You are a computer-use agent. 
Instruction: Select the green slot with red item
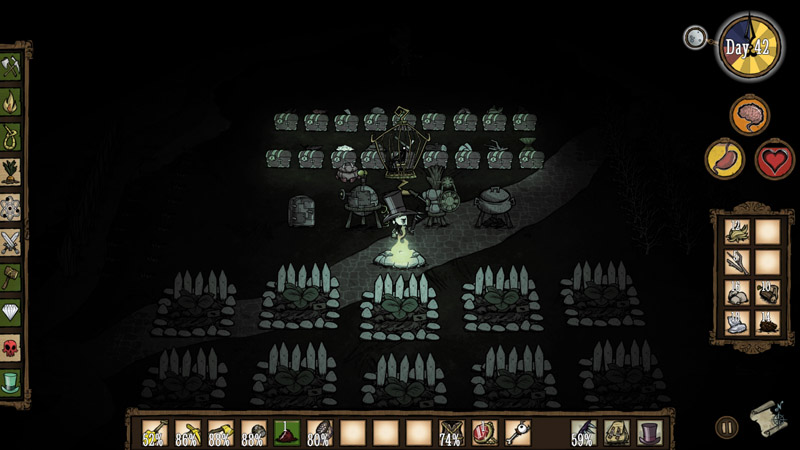point(287,432)
